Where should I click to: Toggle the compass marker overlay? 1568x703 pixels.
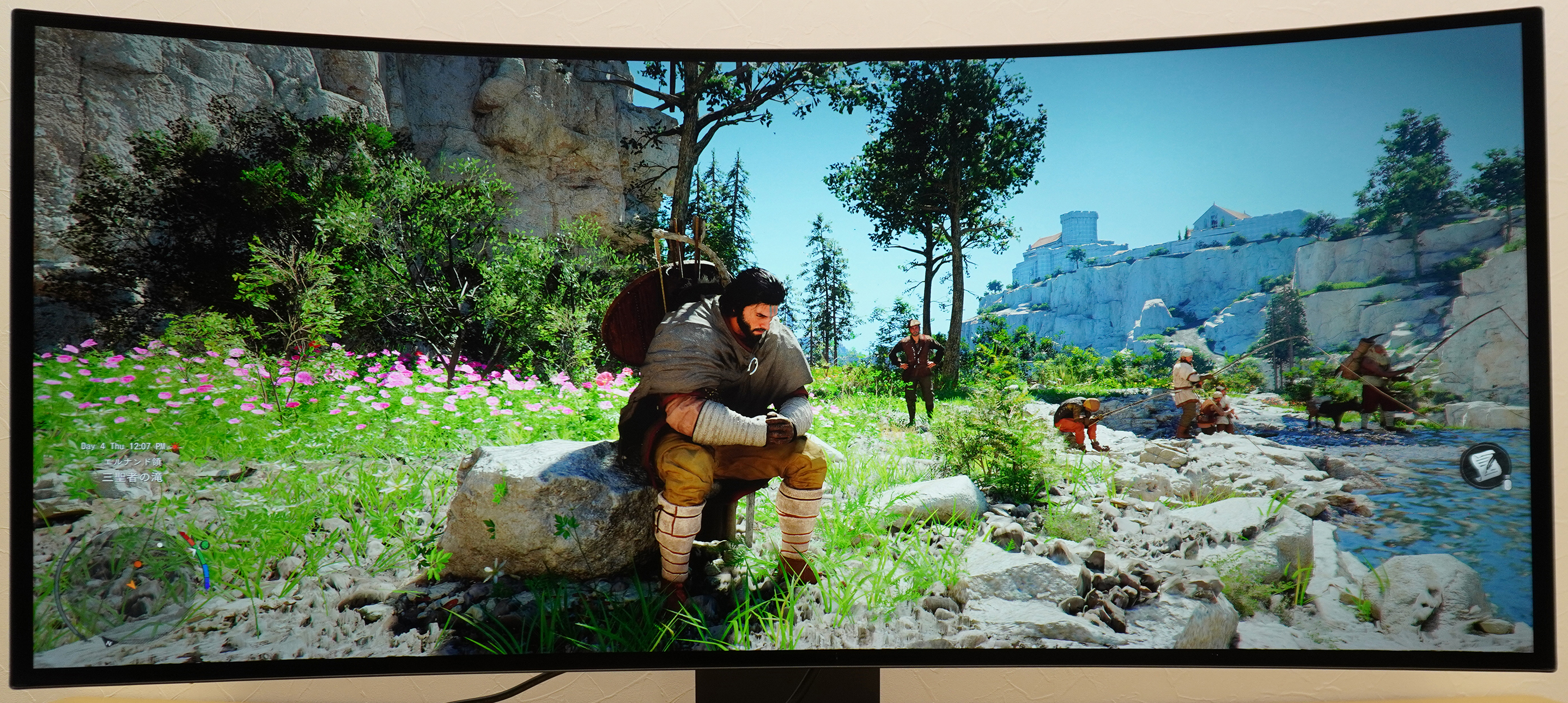point(193,552)
